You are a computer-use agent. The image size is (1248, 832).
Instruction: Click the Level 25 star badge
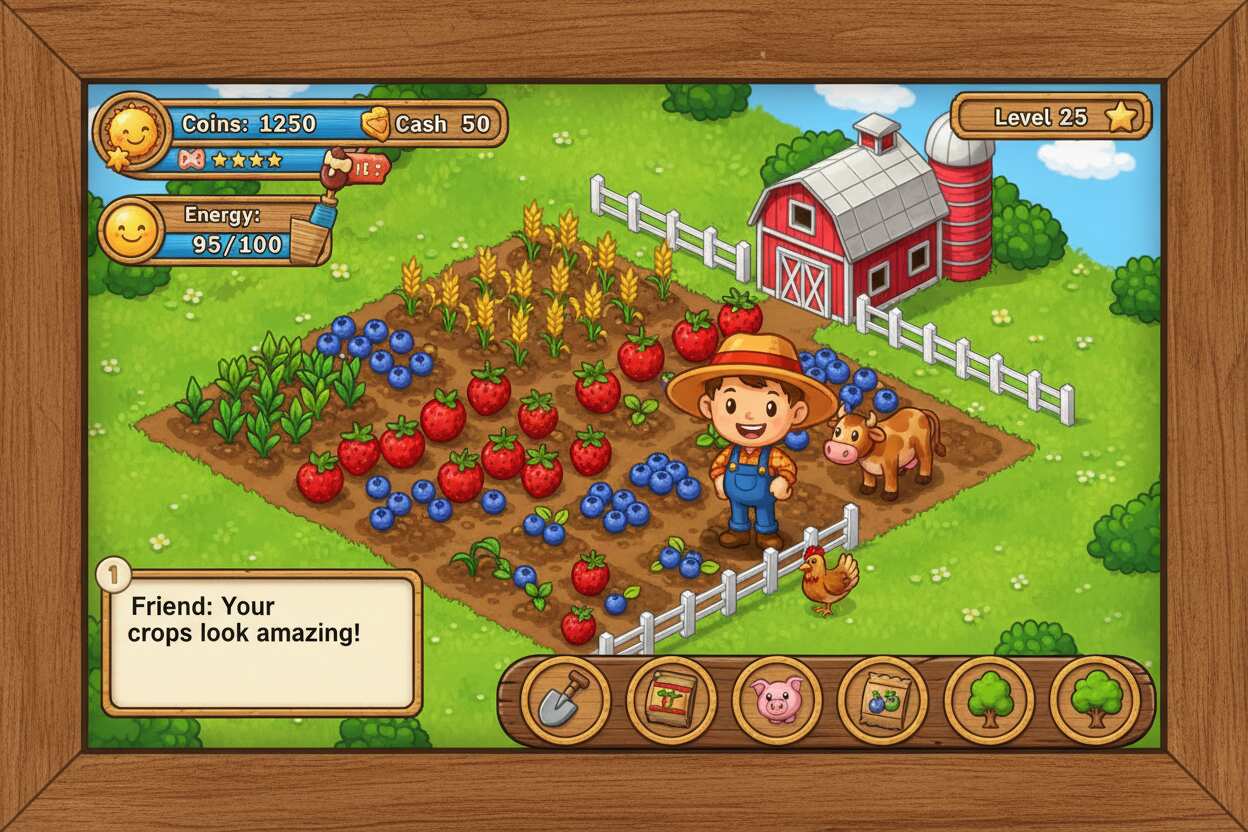click(x=1121, y=117)
